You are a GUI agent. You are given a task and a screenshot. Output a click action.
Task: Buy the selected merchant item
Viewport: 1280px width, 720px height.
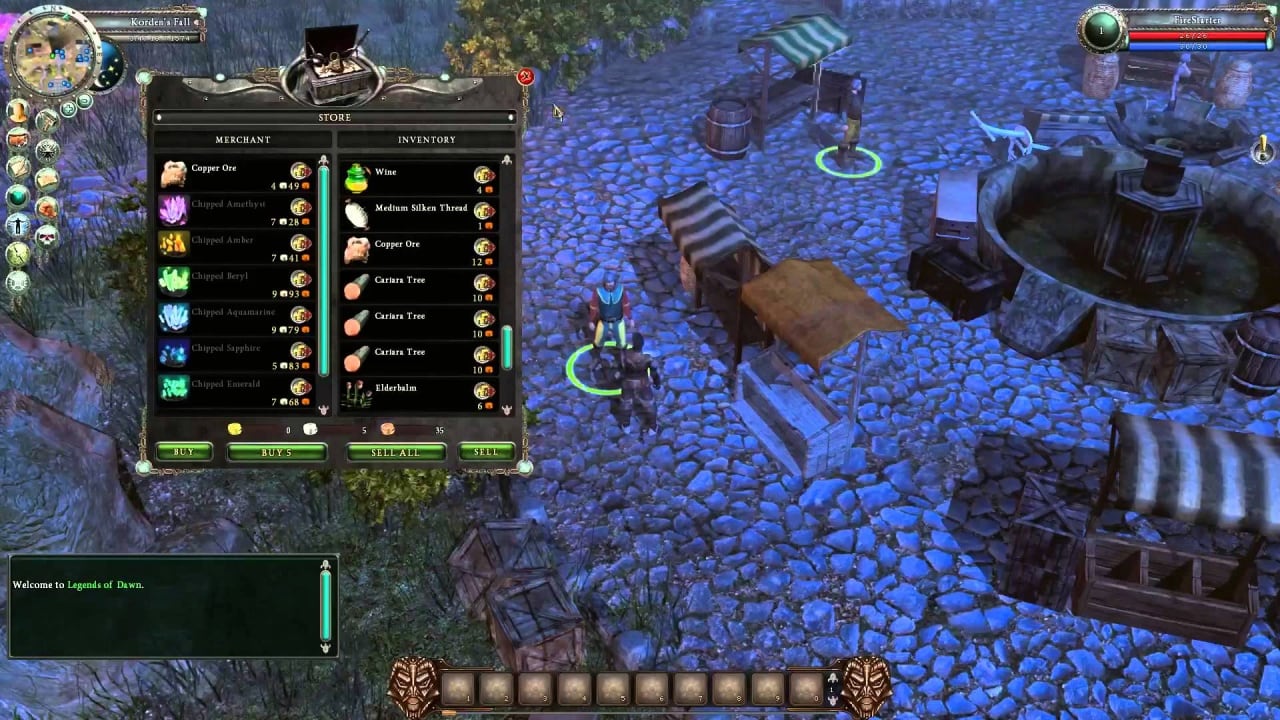coord(184,452)
